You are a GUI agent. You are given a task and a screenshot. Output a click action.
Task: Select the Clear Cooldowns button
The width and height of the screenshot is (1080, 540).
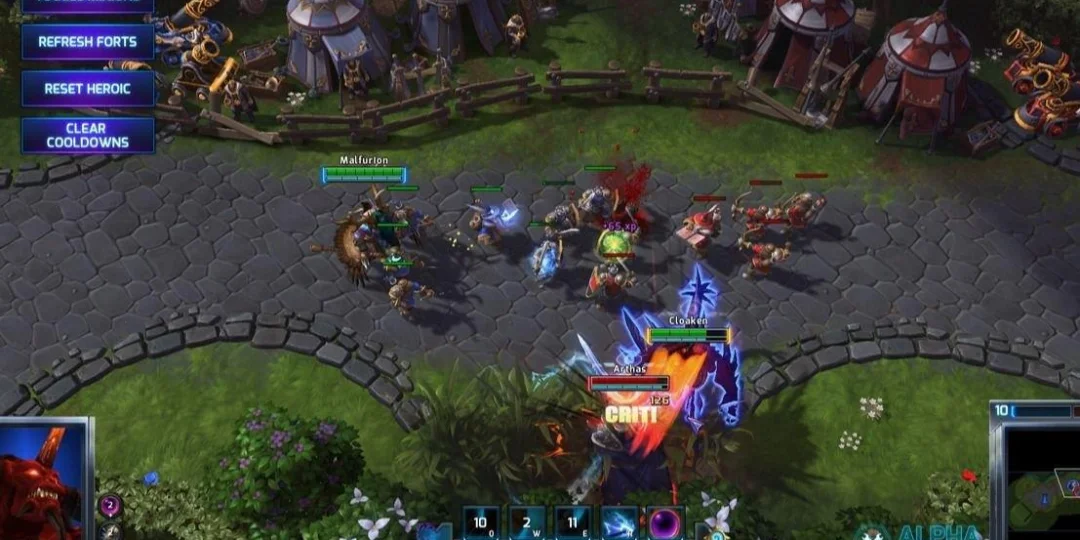click(88, 135)
